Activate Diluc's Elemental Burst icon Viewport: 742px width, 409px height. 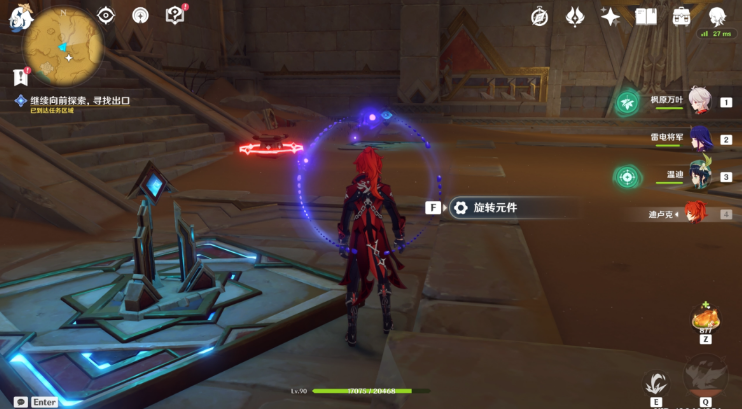coord(705,377)
